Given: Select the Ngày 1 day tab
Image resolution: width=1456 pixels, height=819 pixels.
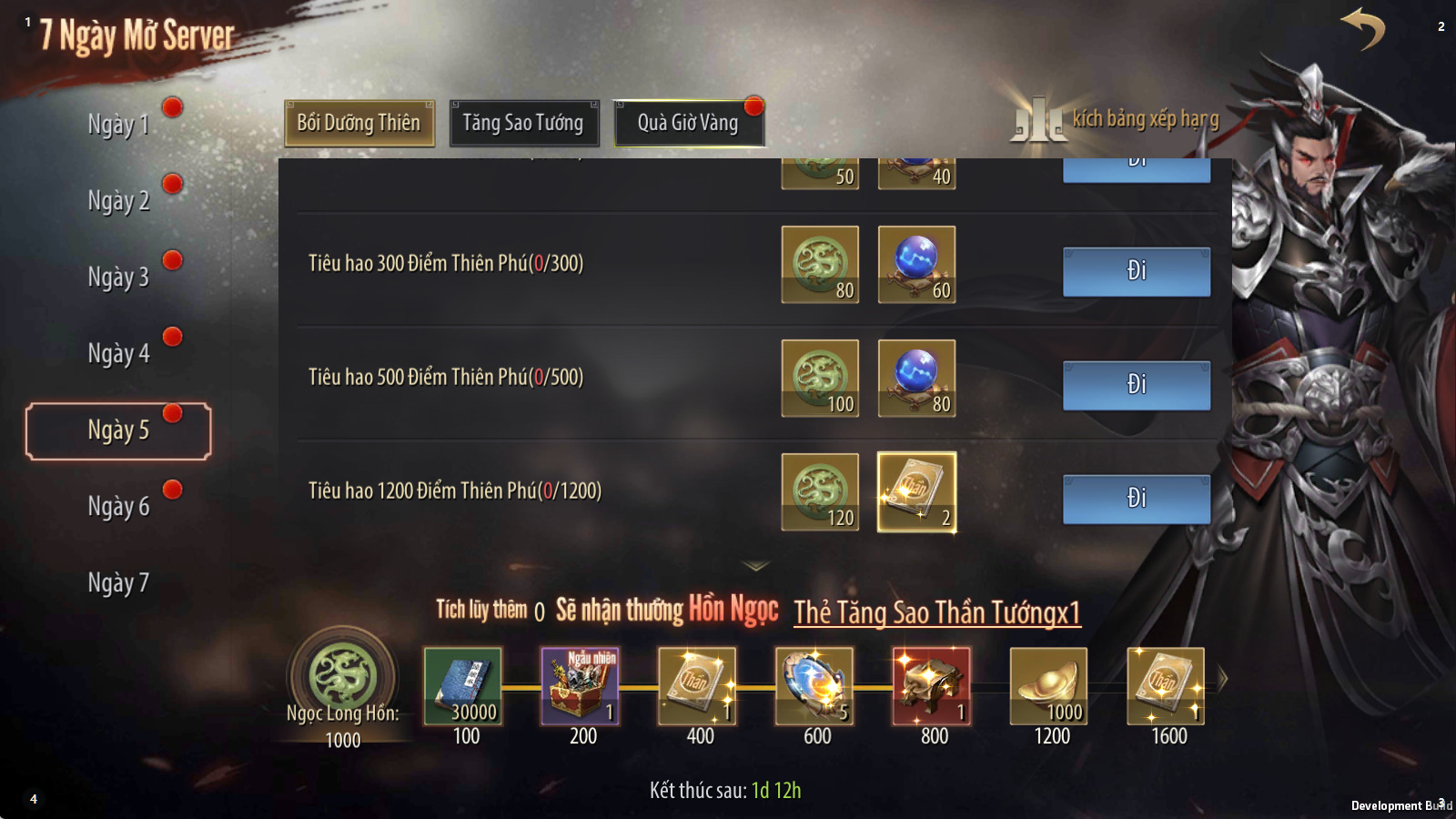Looking at the screenshot, I should pyautogui.click(x=118, y=125).
